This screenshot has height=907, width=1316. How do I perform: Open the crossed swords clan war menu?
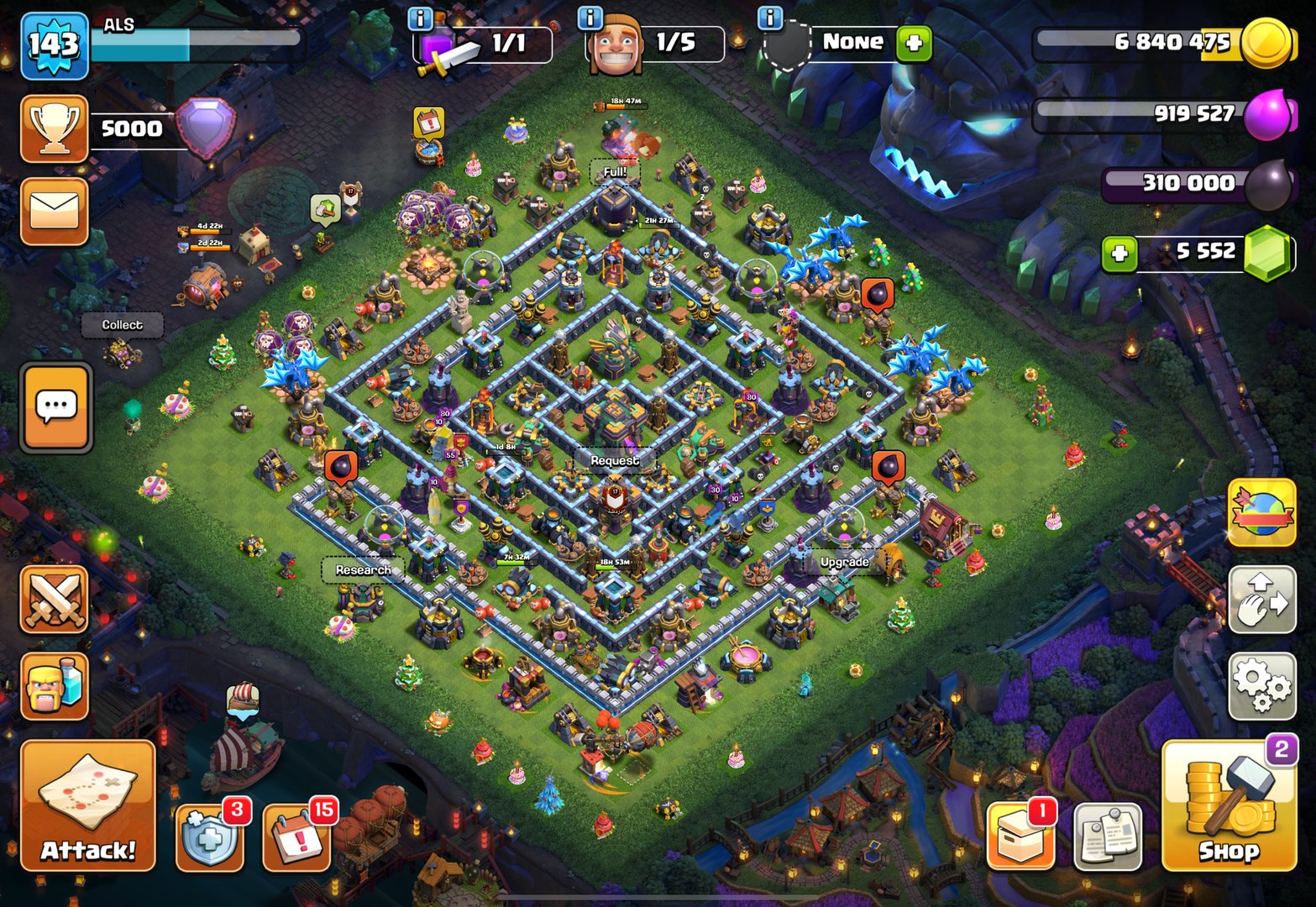point(55,600)
